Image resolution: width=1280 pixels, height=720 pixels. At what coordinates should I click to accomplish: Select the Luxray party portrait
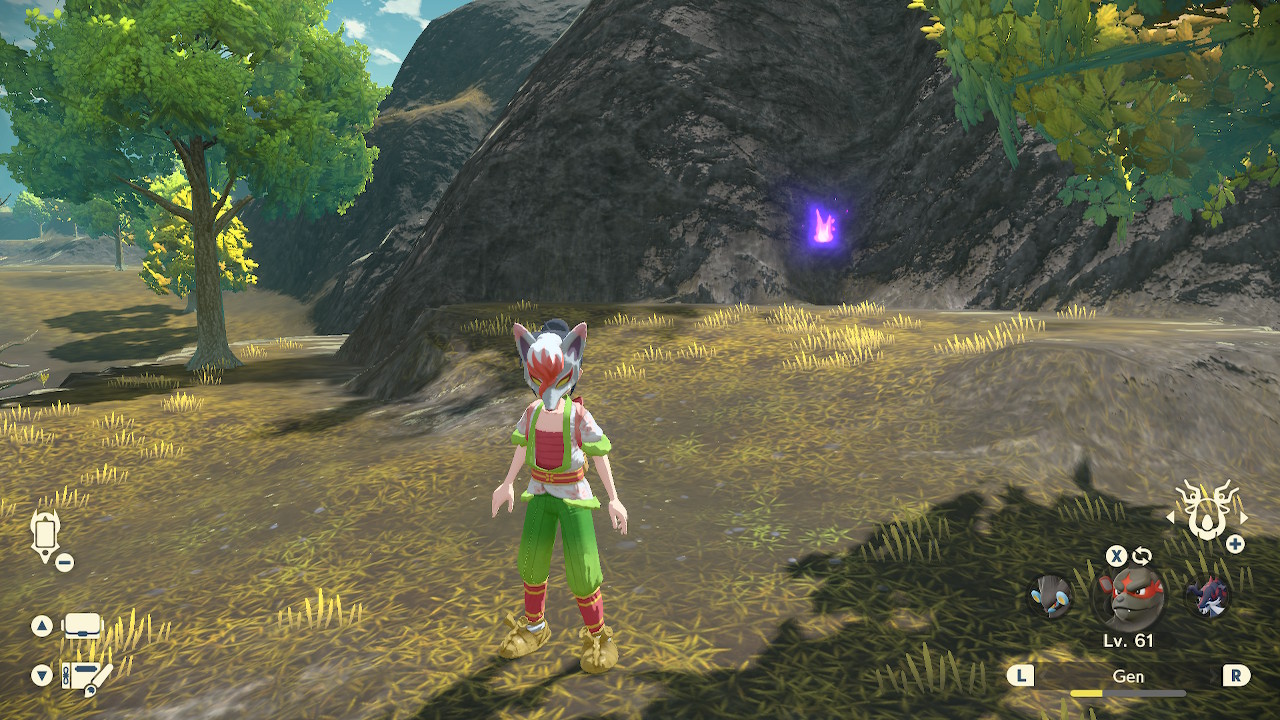coord(1051,596)
